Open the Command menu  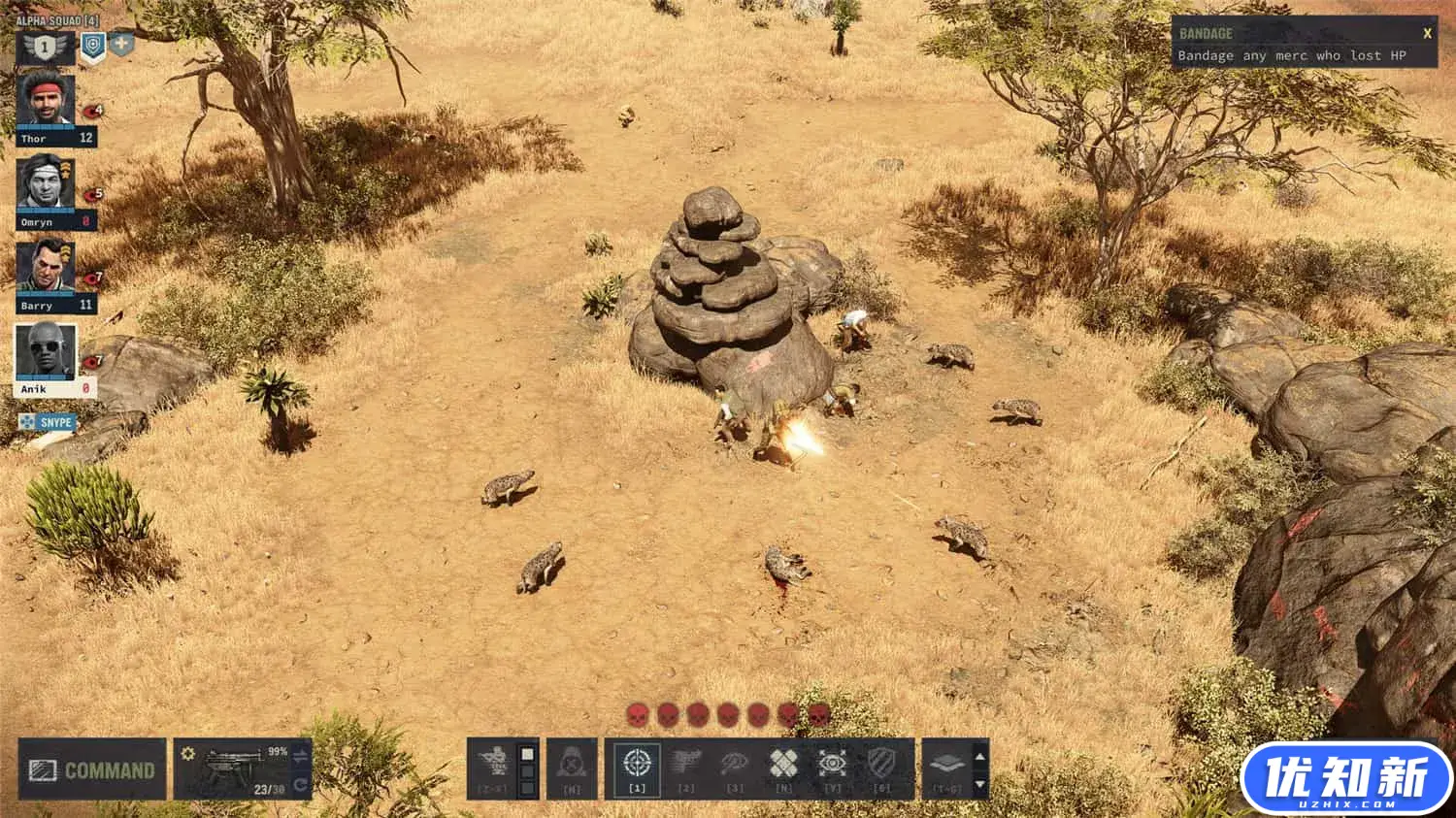(92, 770)
